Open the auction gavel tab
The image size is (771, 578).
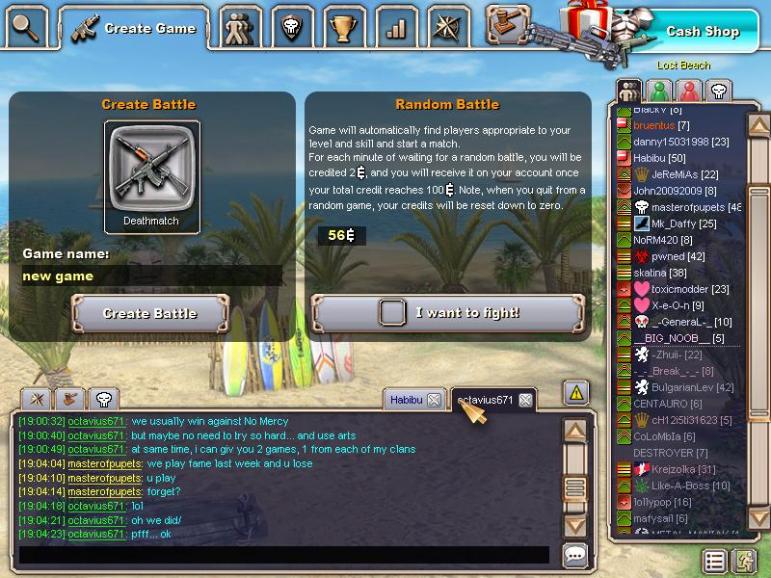click(x=507, y=26)
